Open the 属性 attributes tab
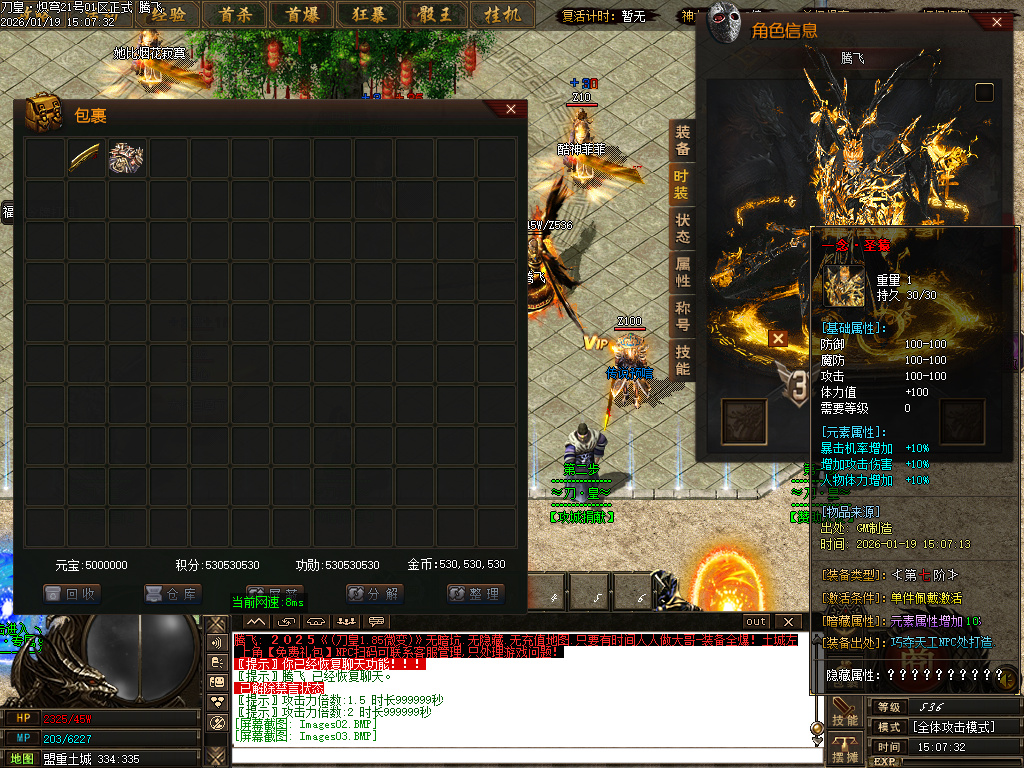This screenshot has width=1024, height=768. tap(683, 272)
